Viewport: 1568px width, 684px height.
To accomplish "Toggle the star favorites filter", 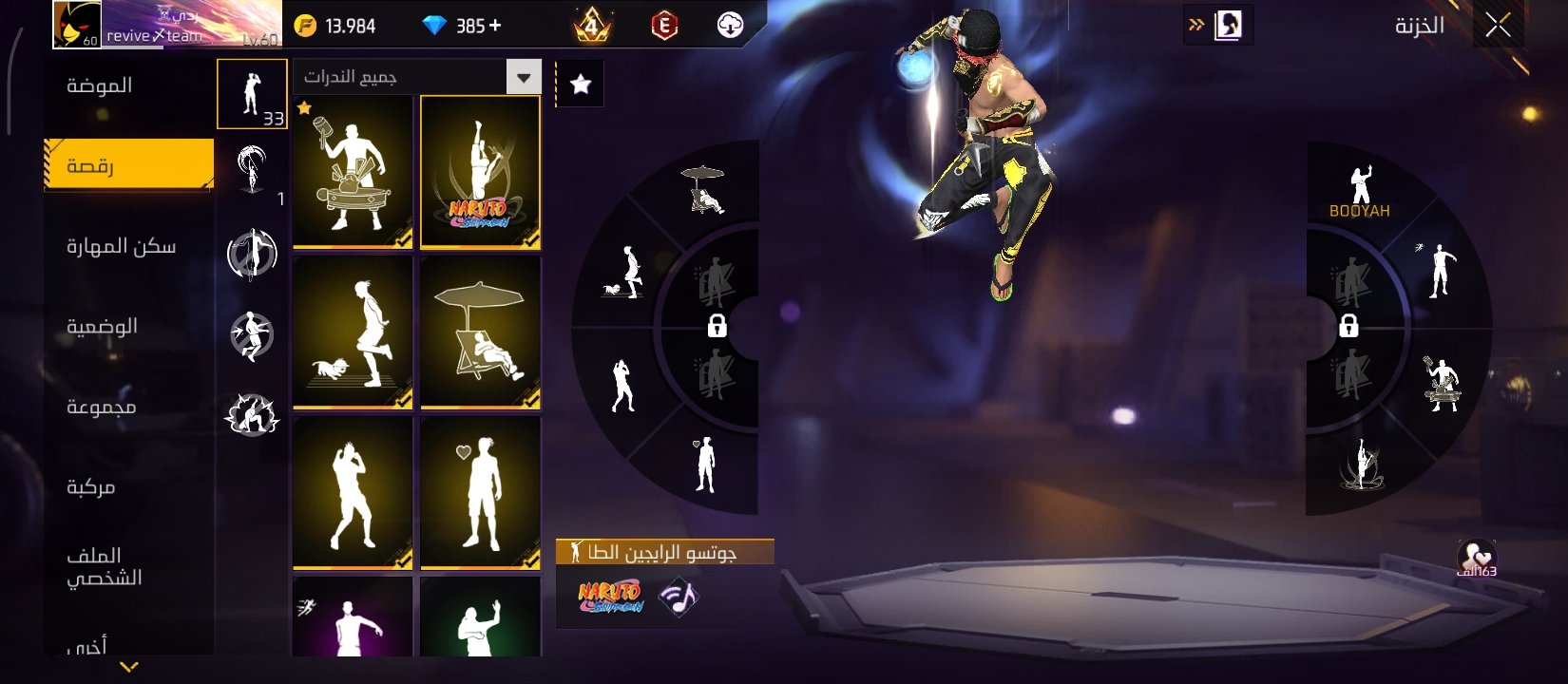I will pos(581,85).
